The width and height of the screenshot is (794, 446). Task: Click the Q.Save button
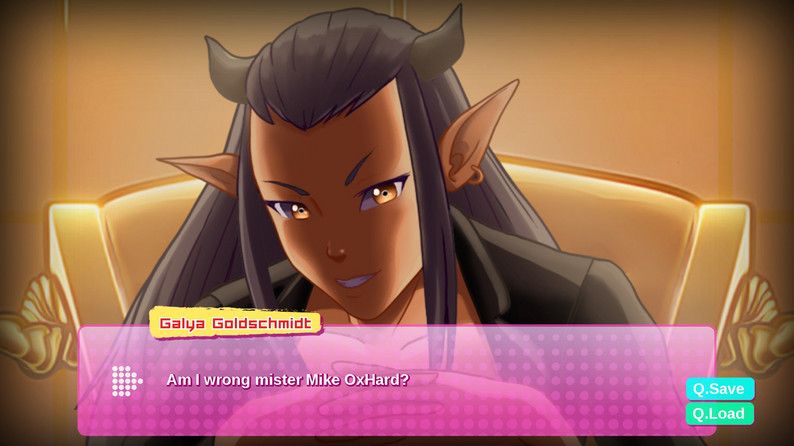coord(719,389)
